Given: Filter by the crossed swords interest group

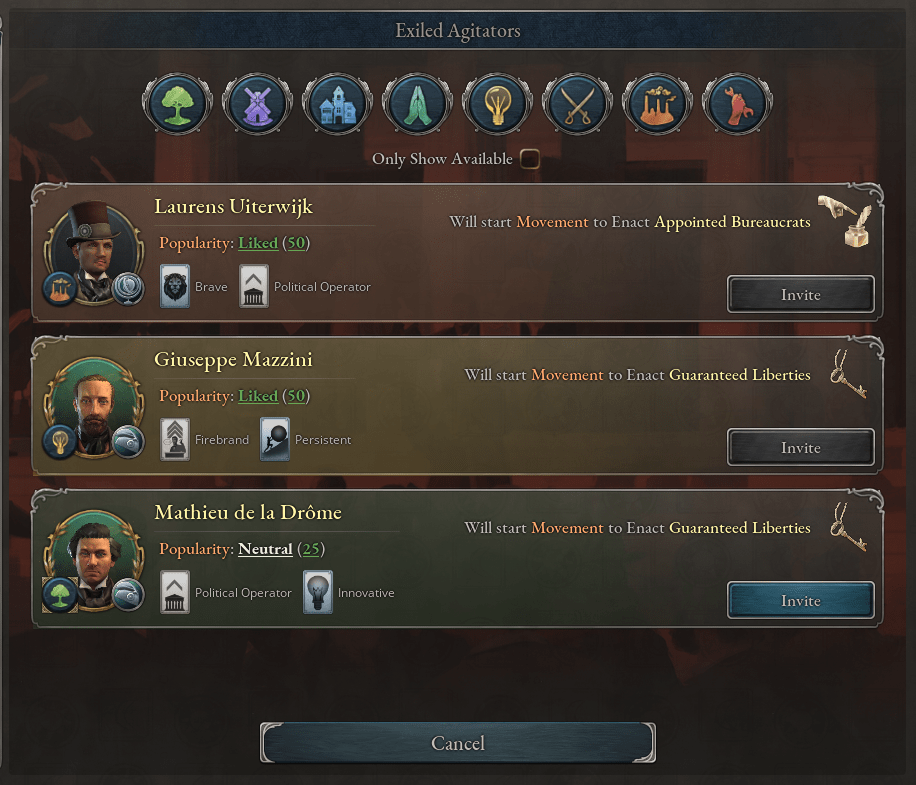Looking at the screenshot, I should [577, 103].
